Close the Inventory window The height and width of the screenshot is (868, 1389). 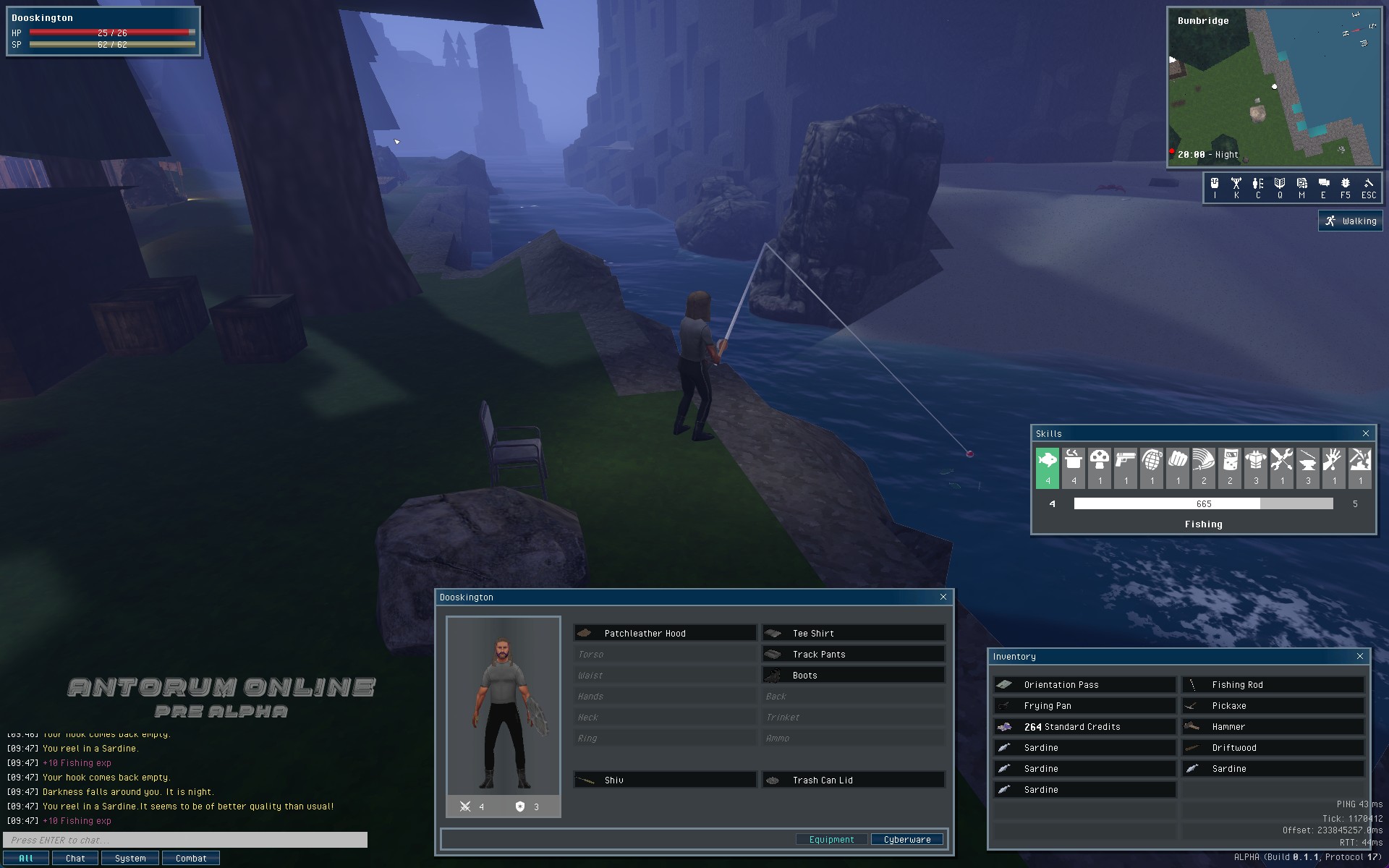[x=1359, y=656]
